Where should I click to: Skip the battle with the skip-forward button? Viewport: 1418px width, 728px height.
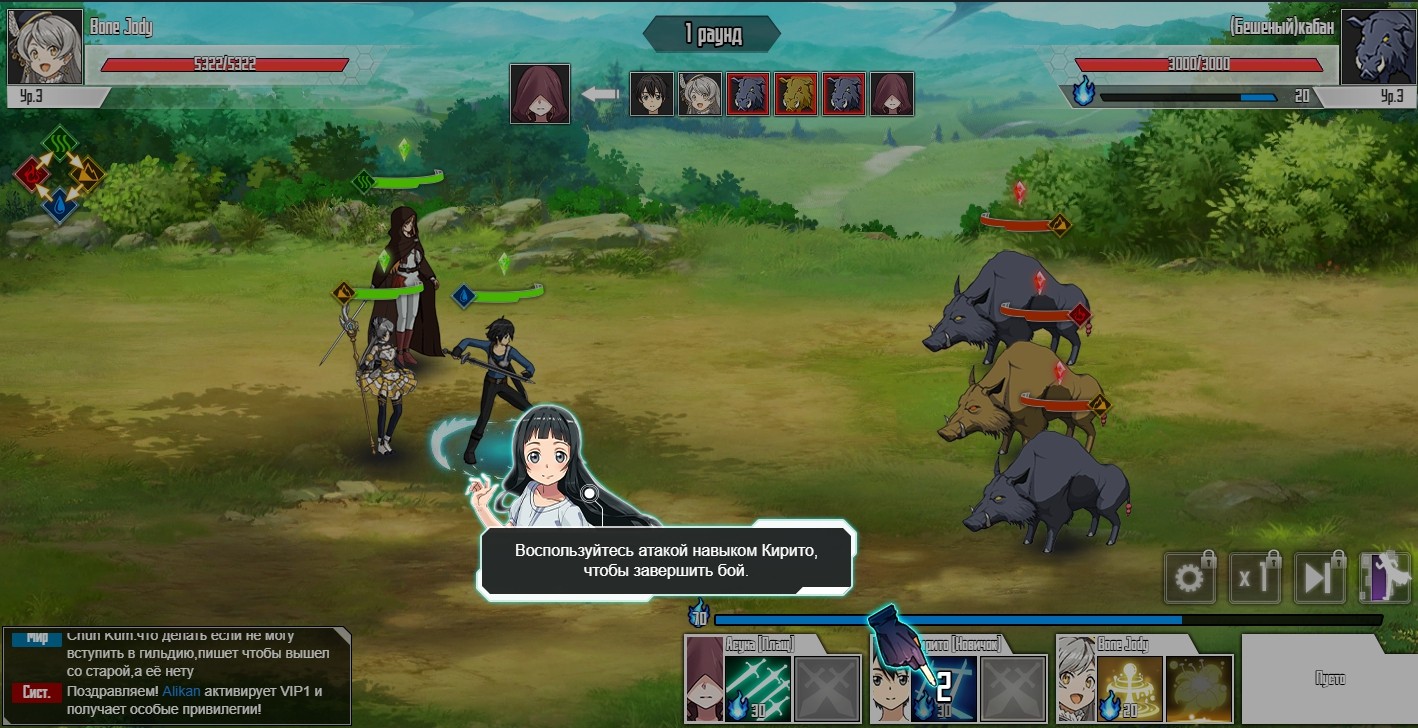[x=1319, y=577]
